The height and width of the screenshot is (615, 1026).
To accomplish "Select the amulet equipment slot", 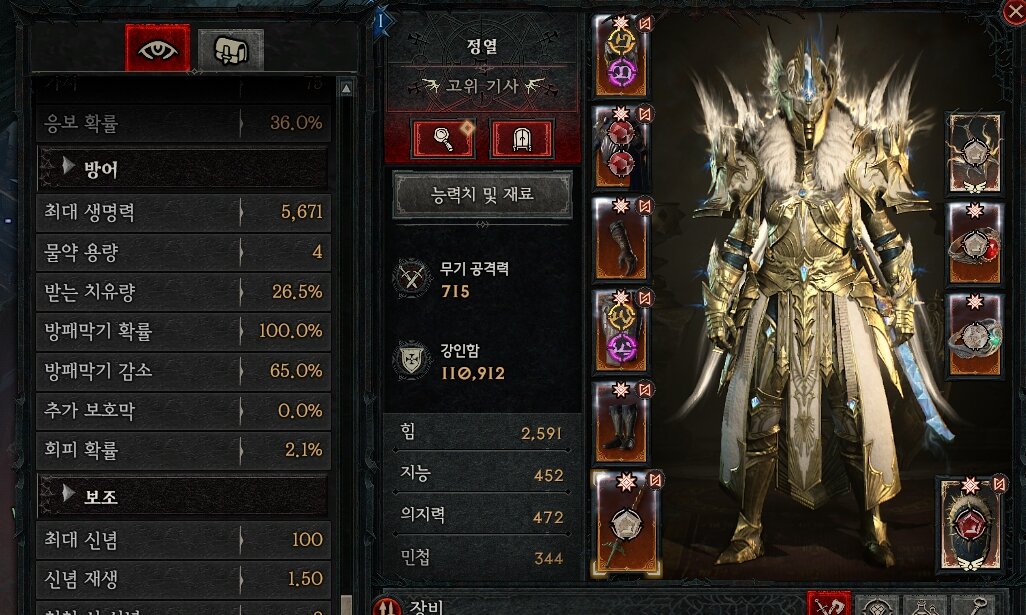I will click(x=976, y=151).
